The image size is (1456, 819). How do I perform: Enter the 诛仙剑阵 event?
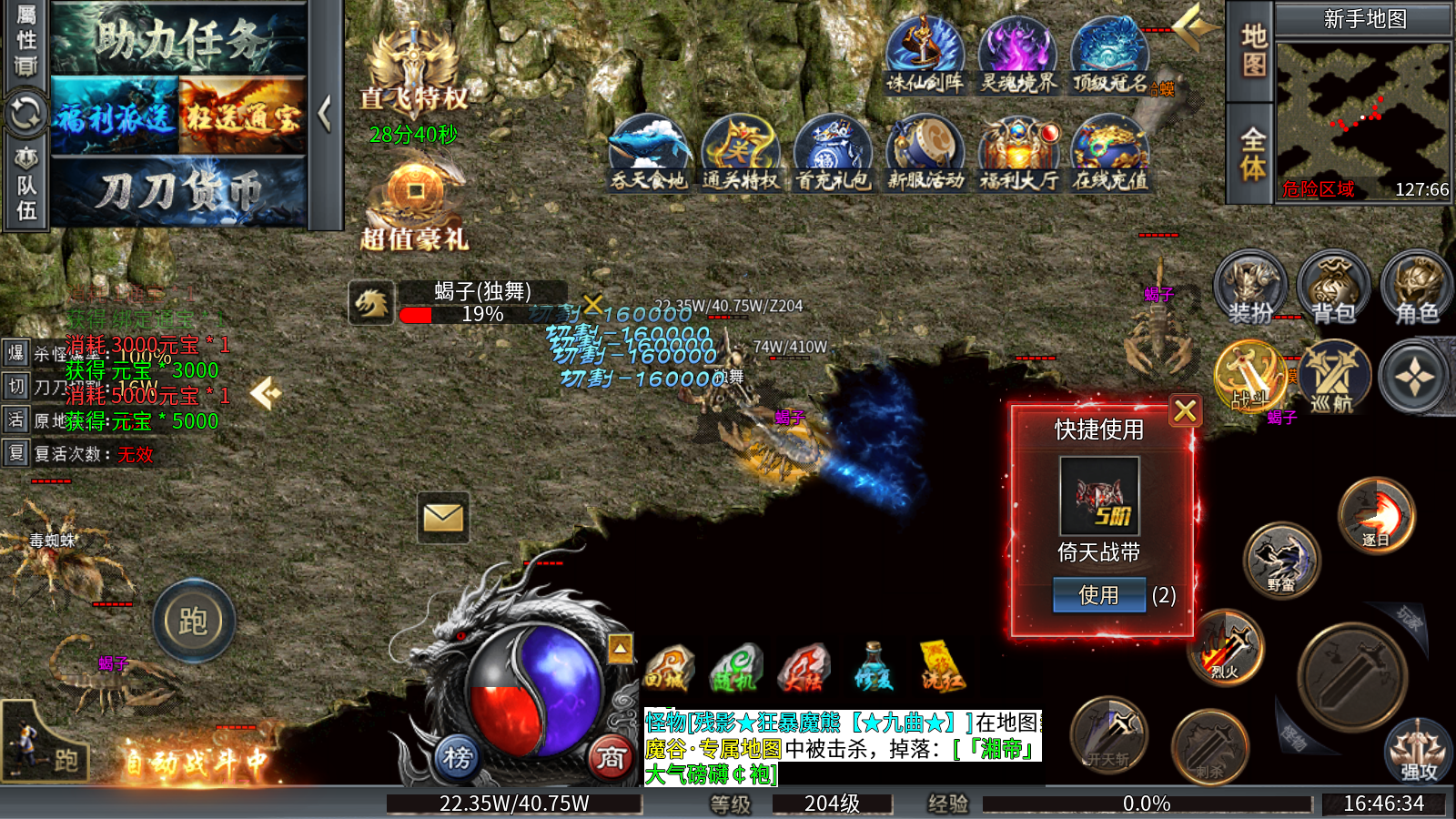(925, 56)
